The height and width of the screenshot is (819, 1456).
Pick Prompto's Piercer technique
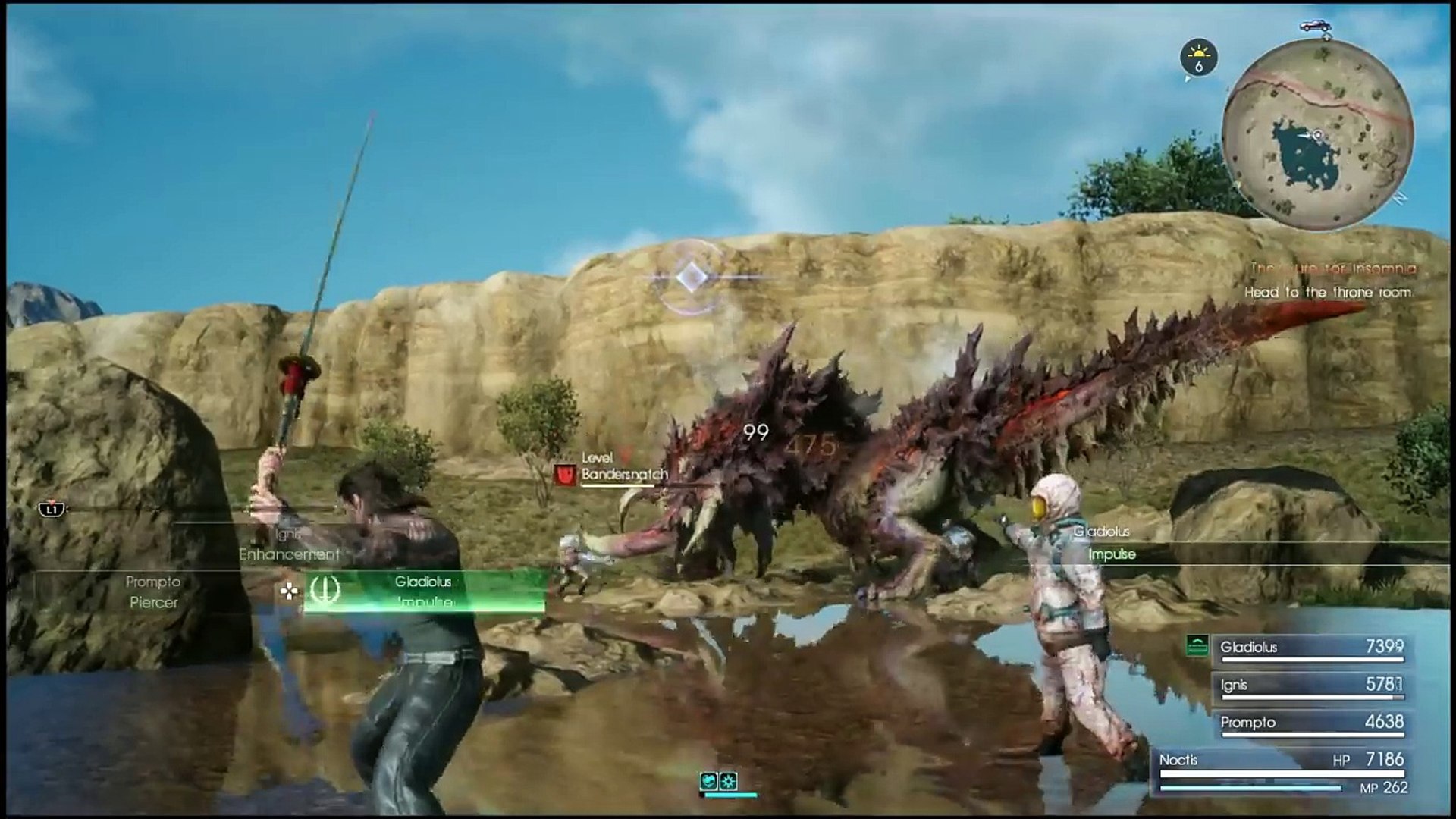[x=153, y=592]
